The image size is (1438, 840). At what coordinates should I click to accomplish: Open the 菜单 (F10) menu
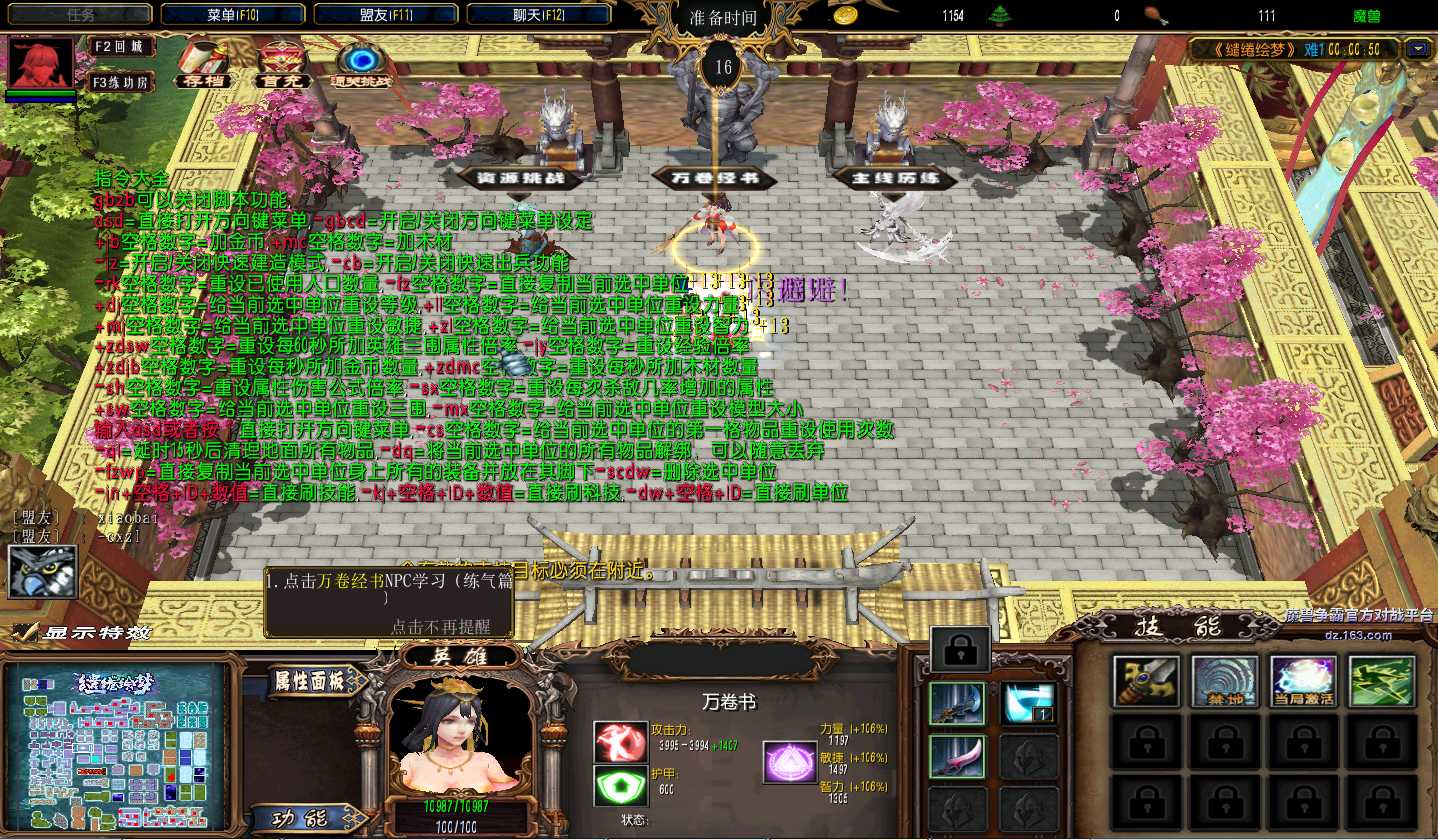pyautogui.click(x=234, y=15)
